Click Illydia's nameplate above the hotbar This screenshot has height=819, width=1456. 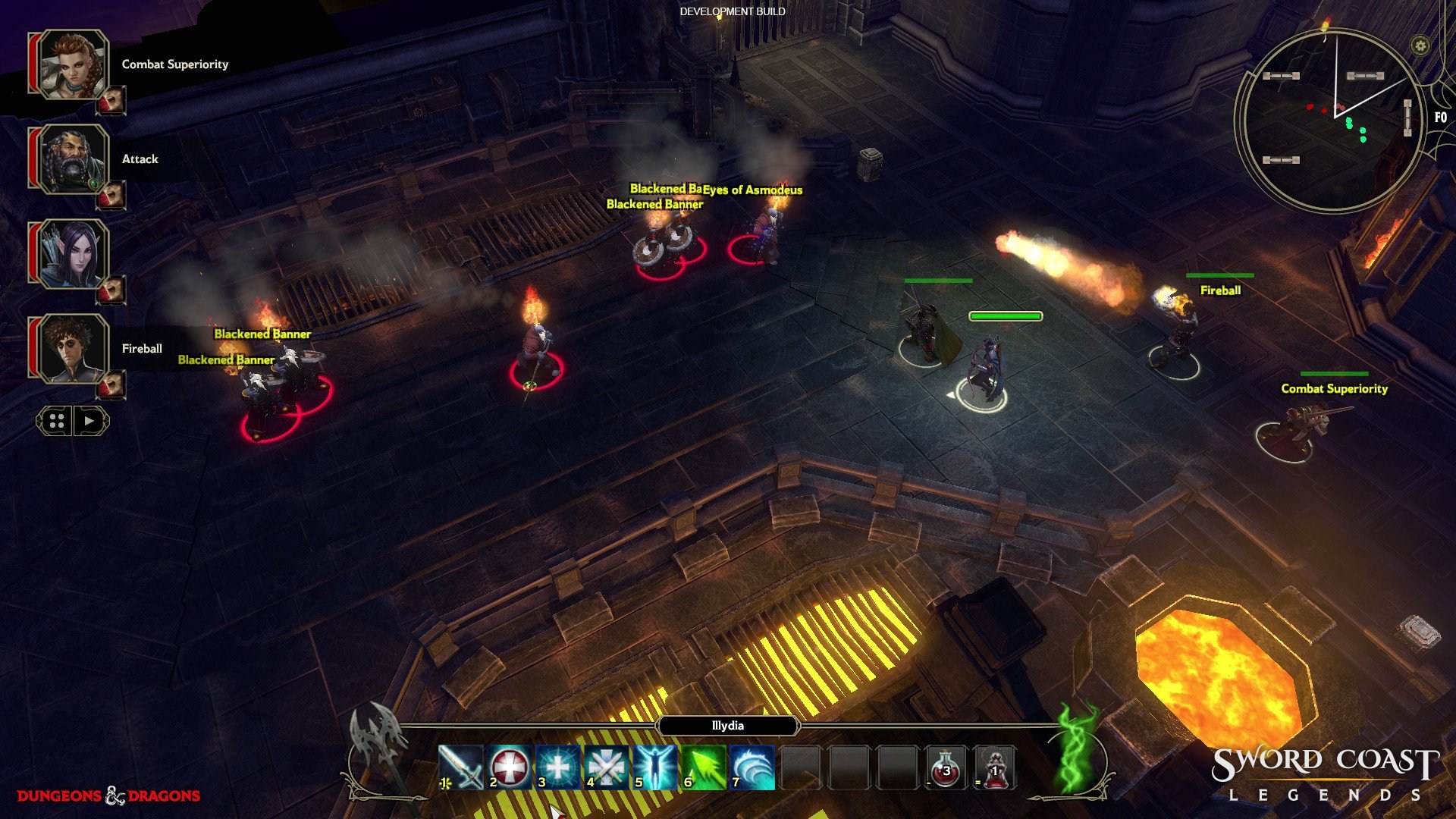pos(728,726)
